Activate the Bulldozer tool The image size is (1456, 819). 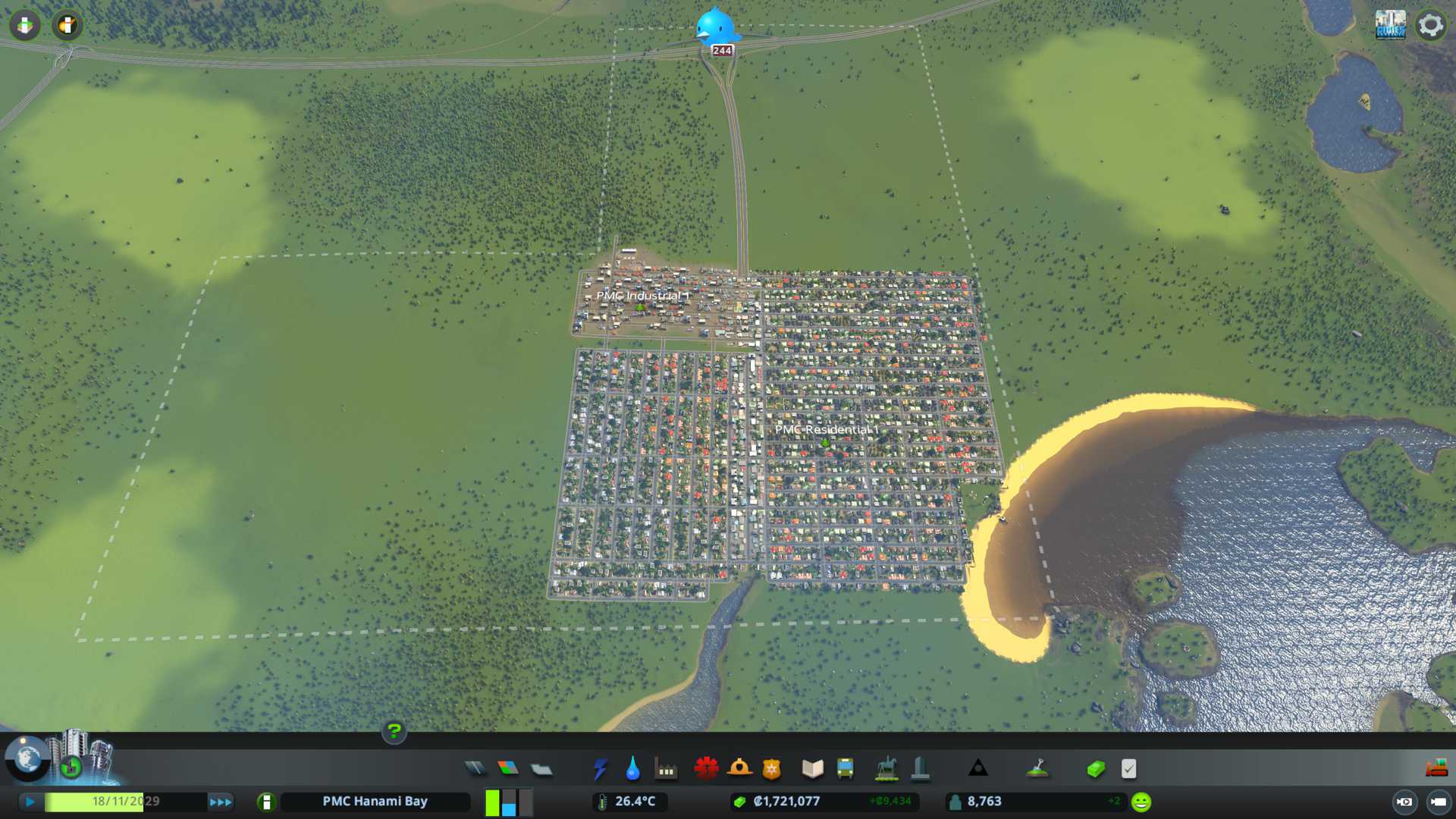click(1436, 769)
